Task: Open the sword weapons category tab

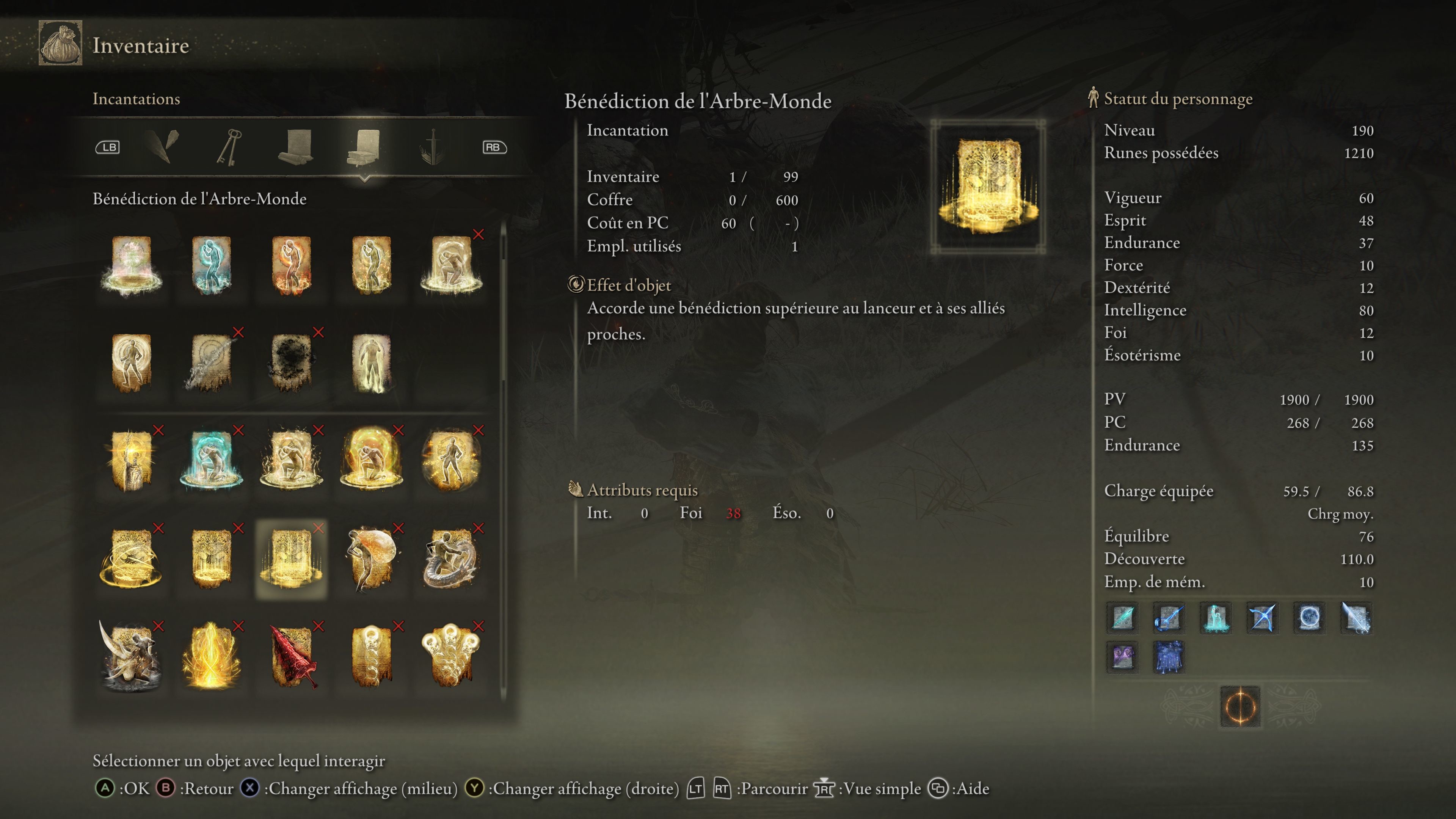Action: [x=432, y=147]
